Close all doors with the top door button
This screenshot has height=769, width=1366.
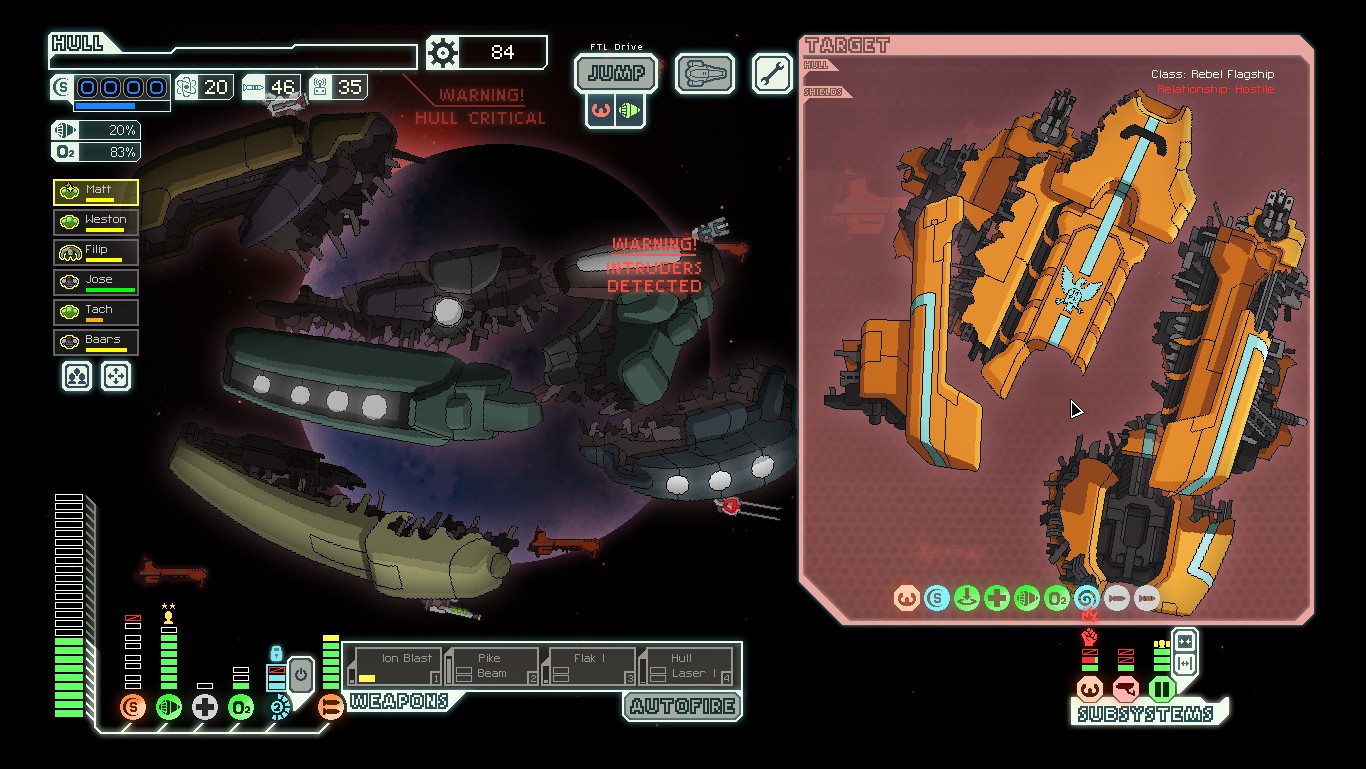[x=1184, y=641]
